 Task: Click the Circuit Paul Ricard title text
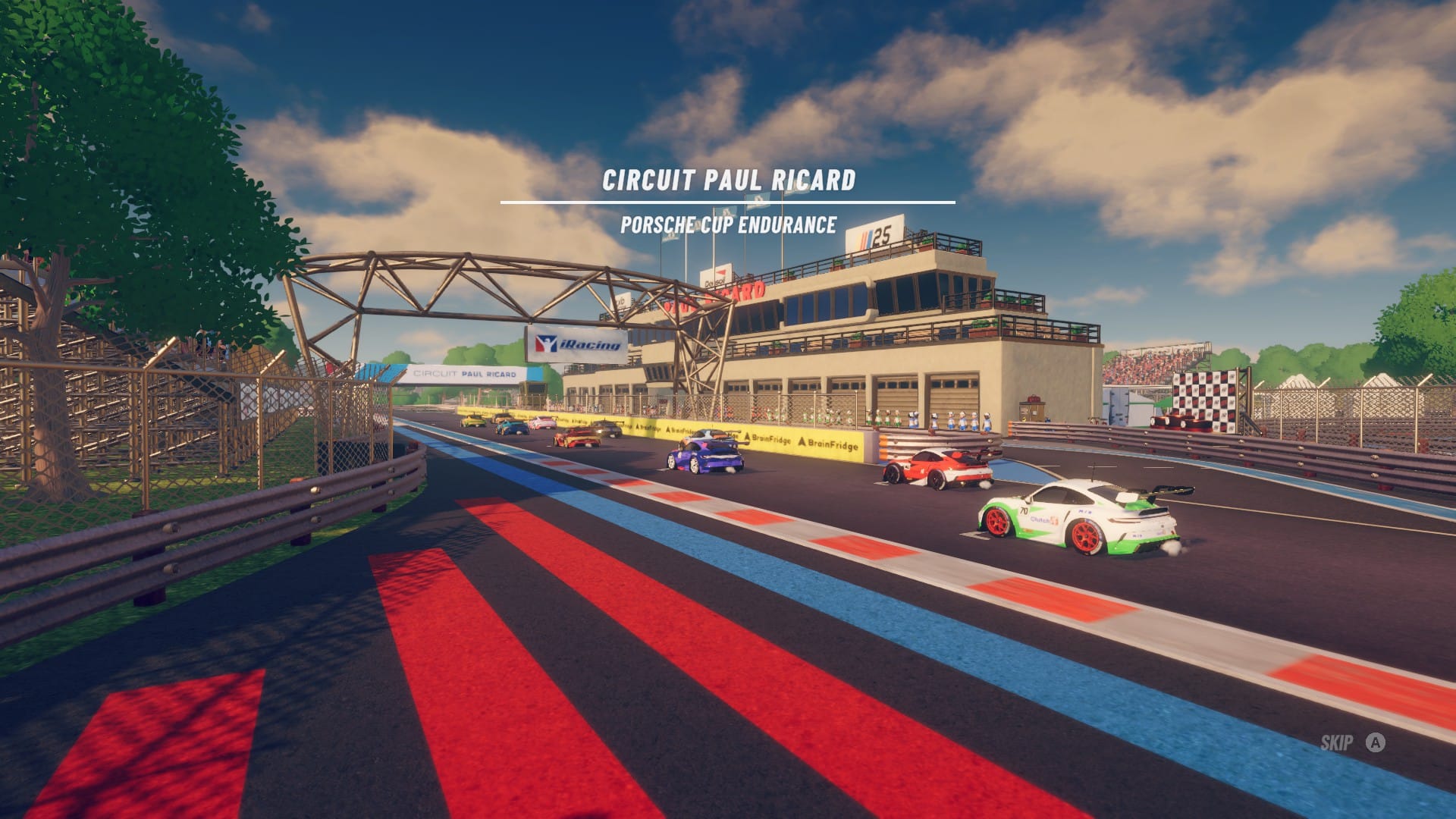(730, 180)
